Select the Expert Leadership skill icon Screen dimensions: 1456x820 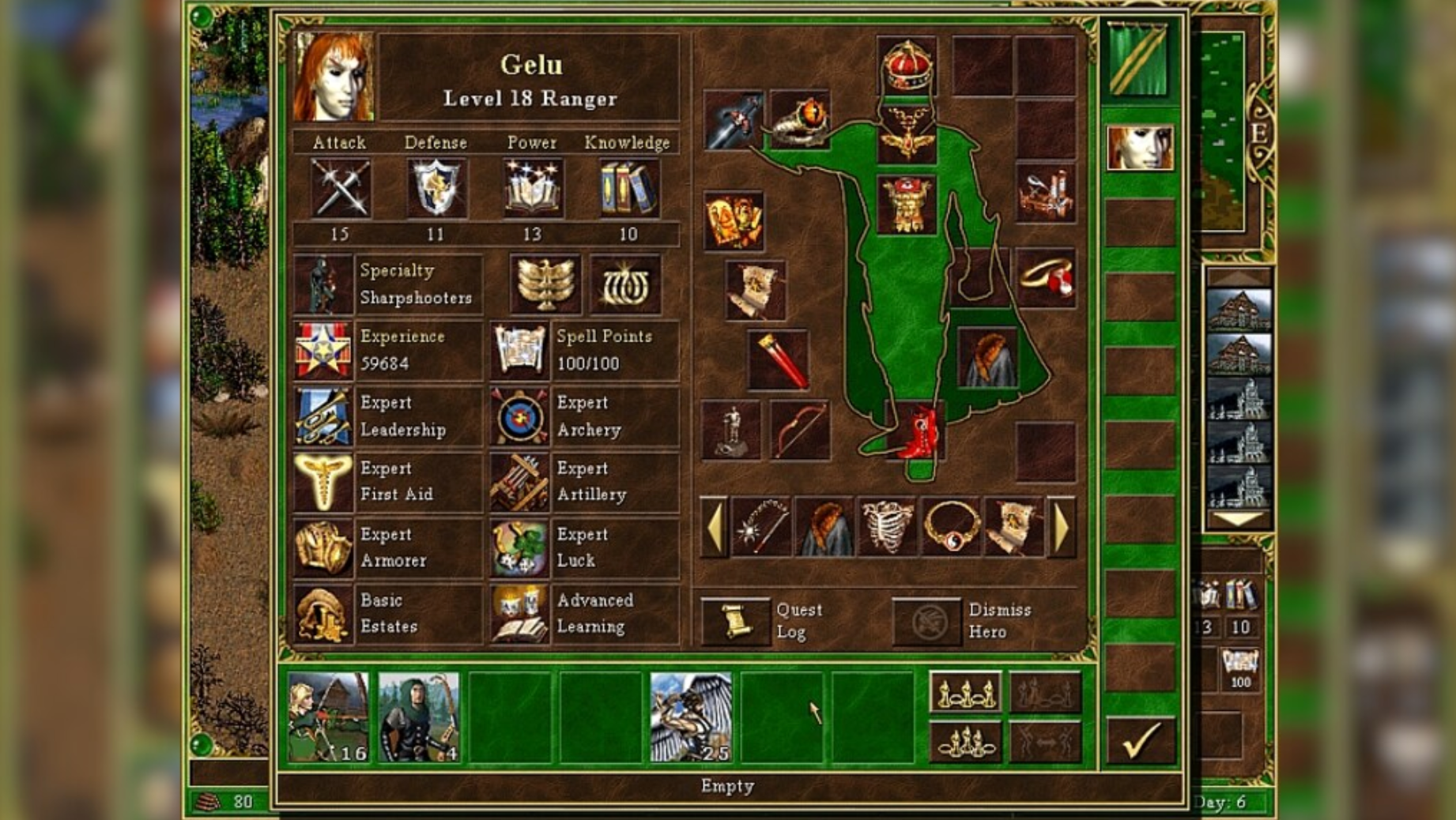tap(323, 417)
